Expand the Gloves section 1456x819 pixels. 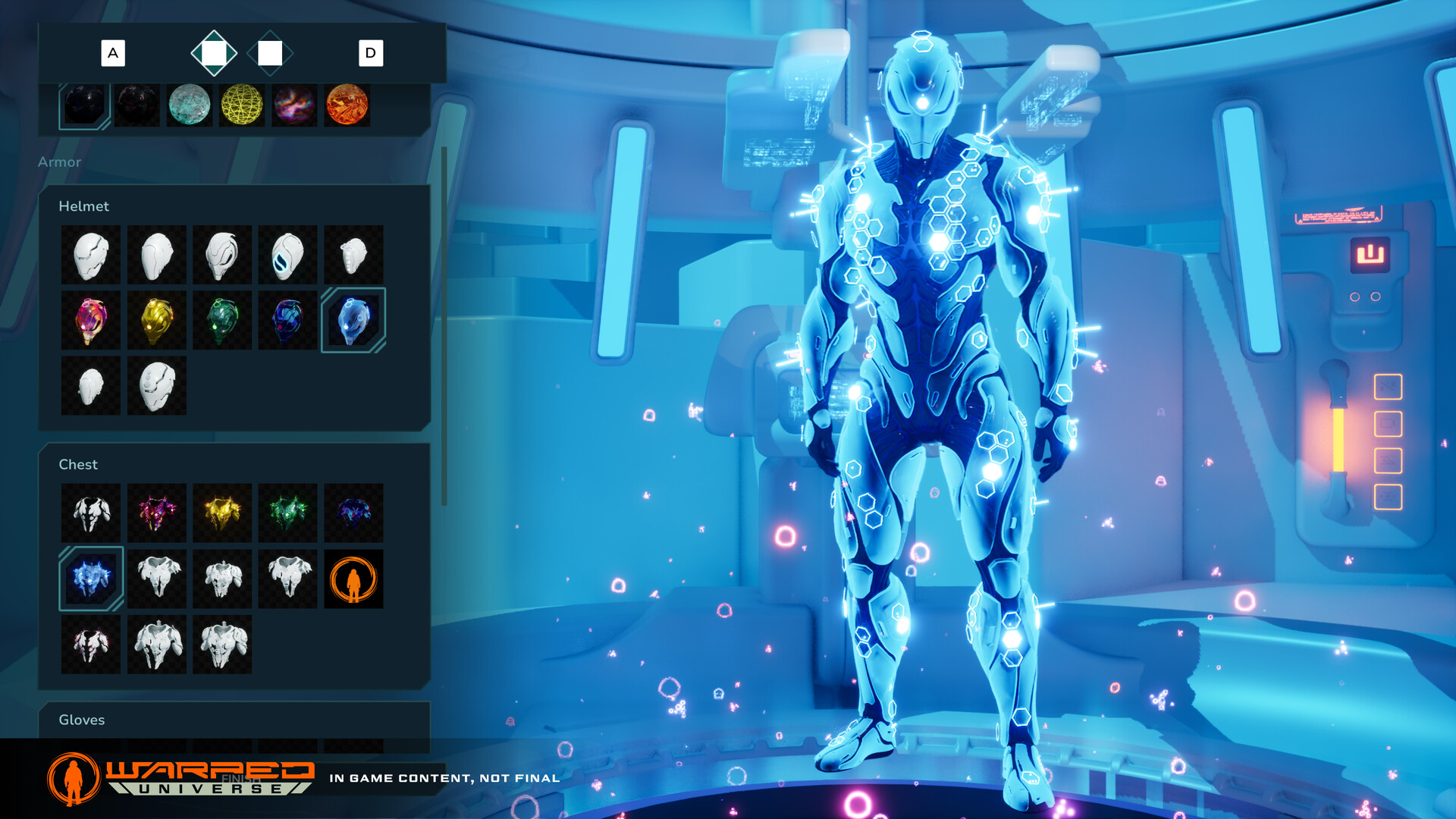tap(82, 720)
